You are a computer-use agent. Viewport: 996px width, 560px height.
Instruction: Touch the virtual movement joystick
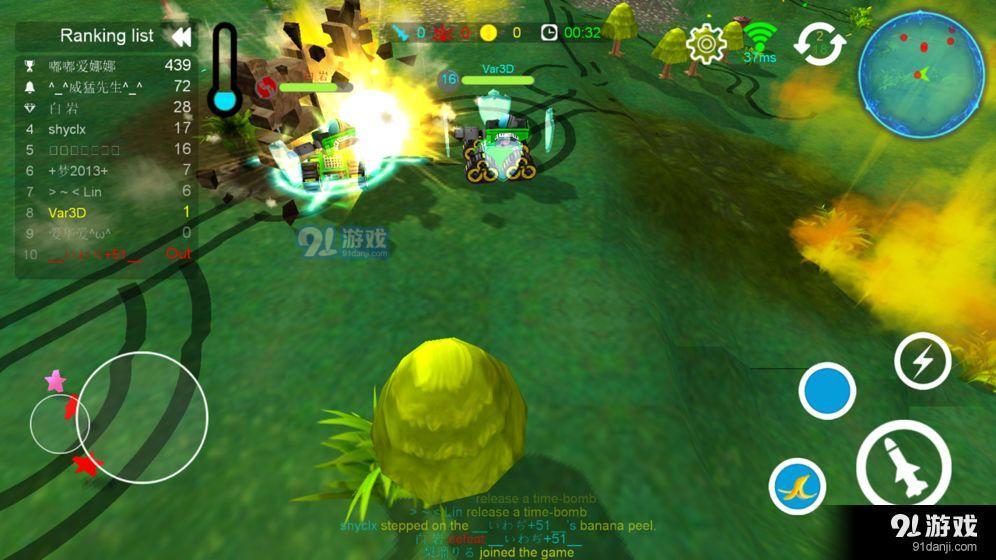tap(142, 417)
